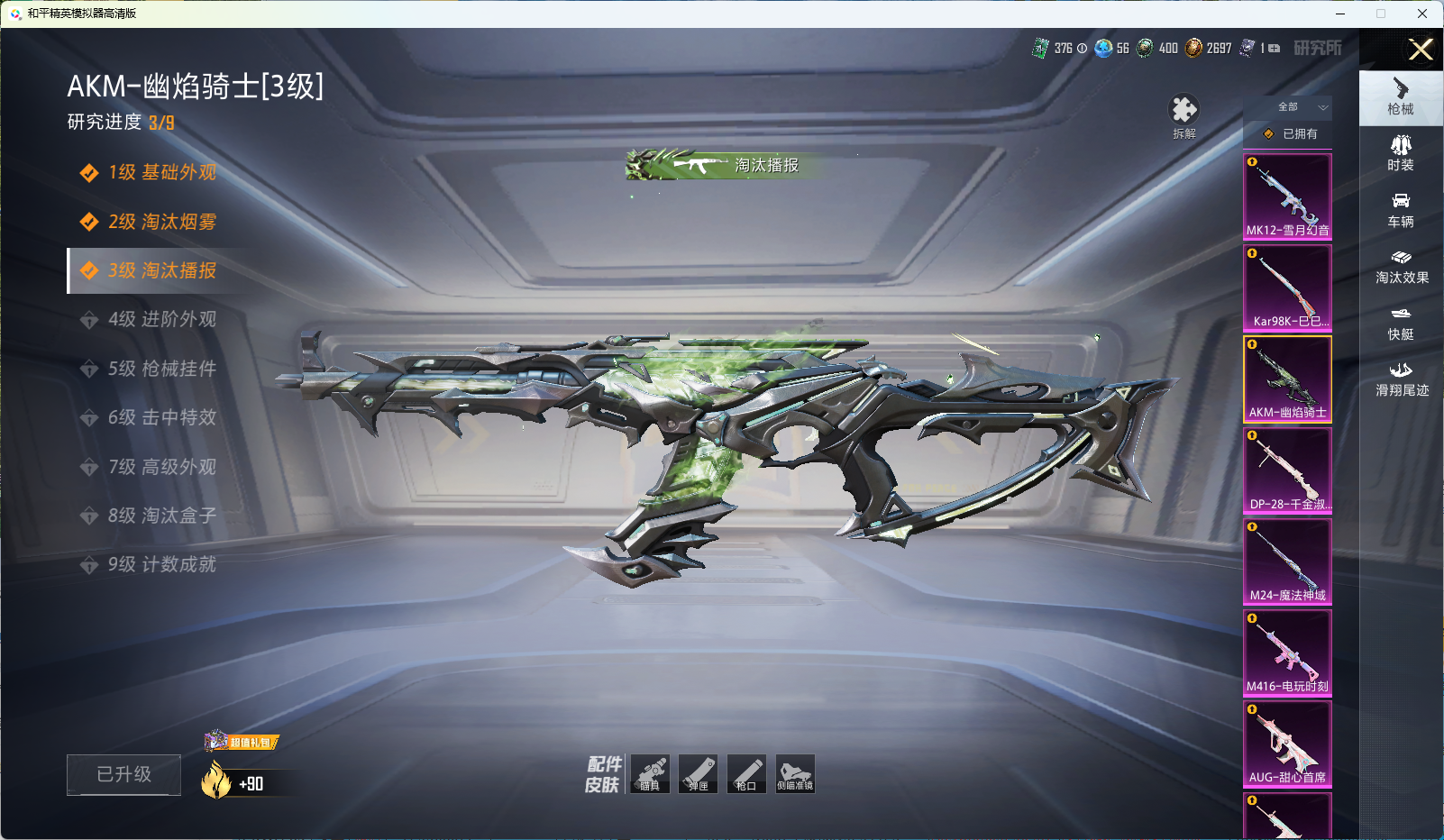
Task: Click the 拆解 dismantle icon
Action: [1184, 114]
